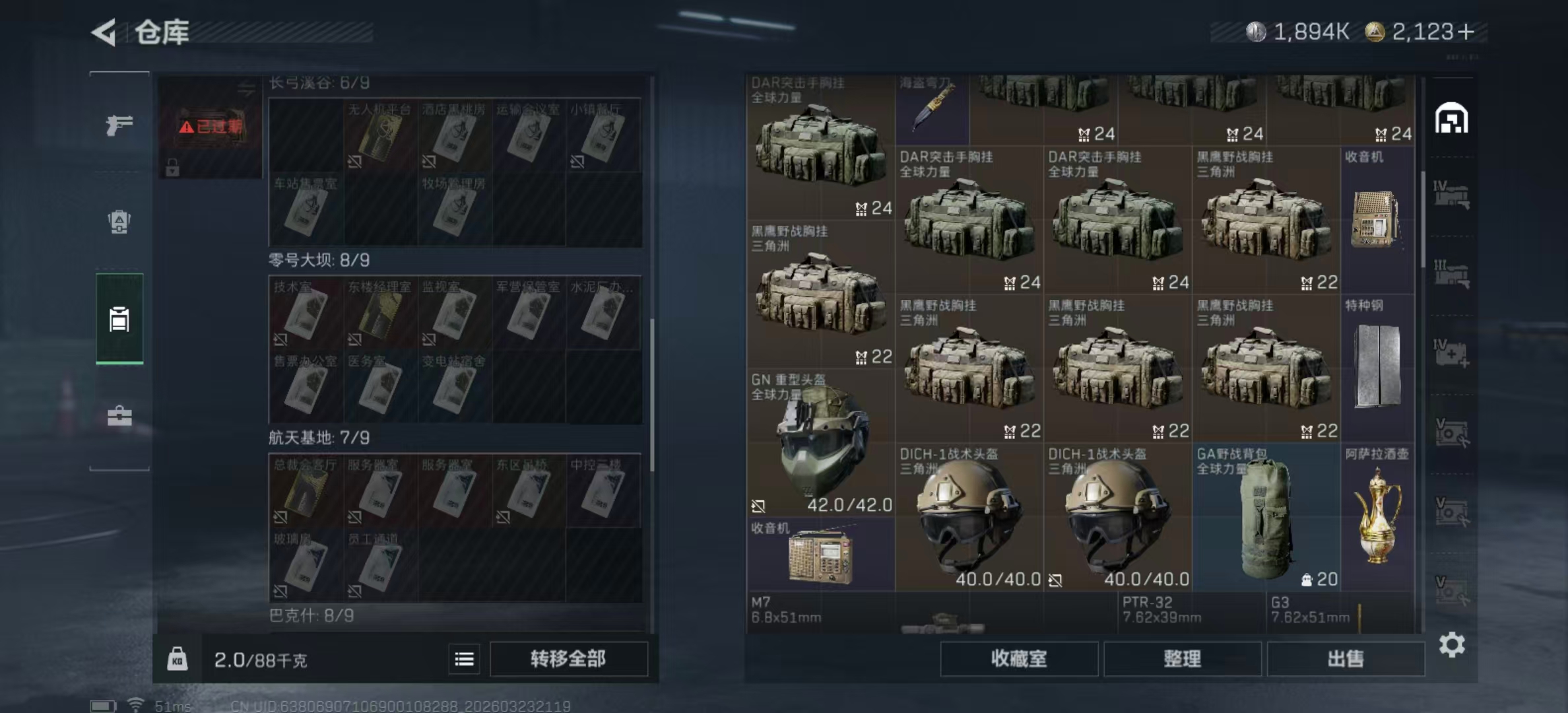1568x713 pixels.
Task: Select the 海盗弯刀 pirate knife thumbnail
Action: coord(932,109)
